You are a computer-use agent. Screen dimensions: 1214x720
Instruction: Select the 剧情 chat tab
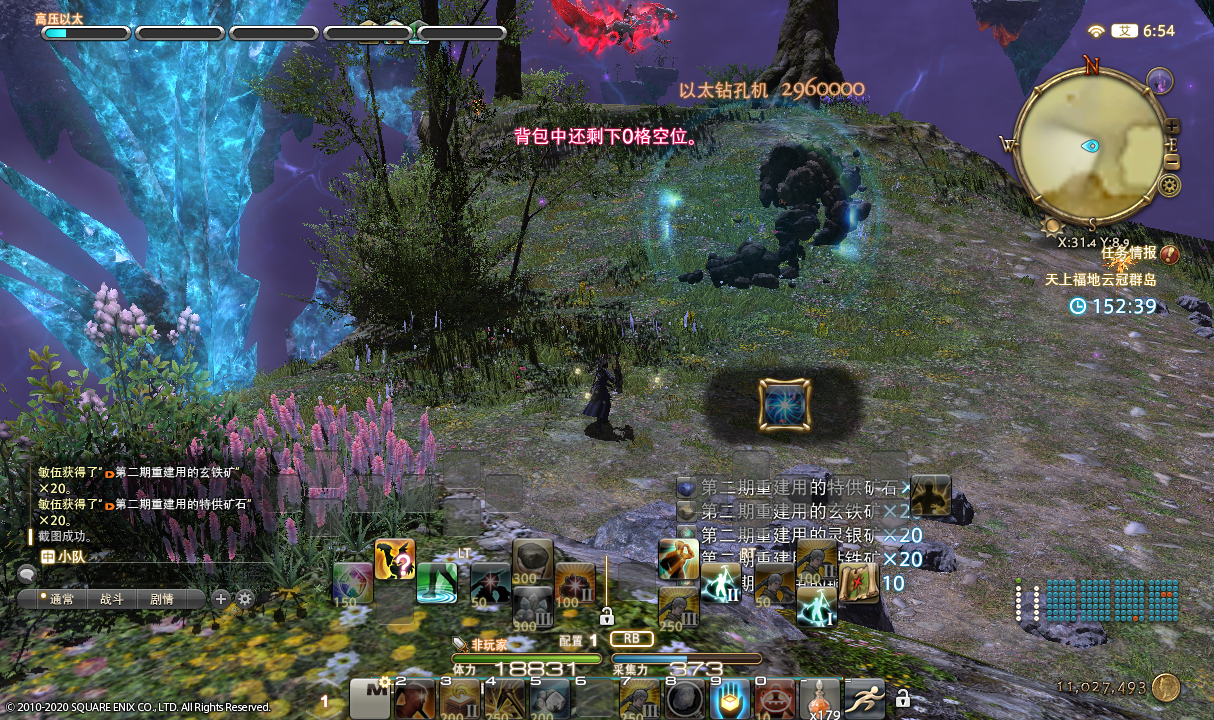[161, 599]
